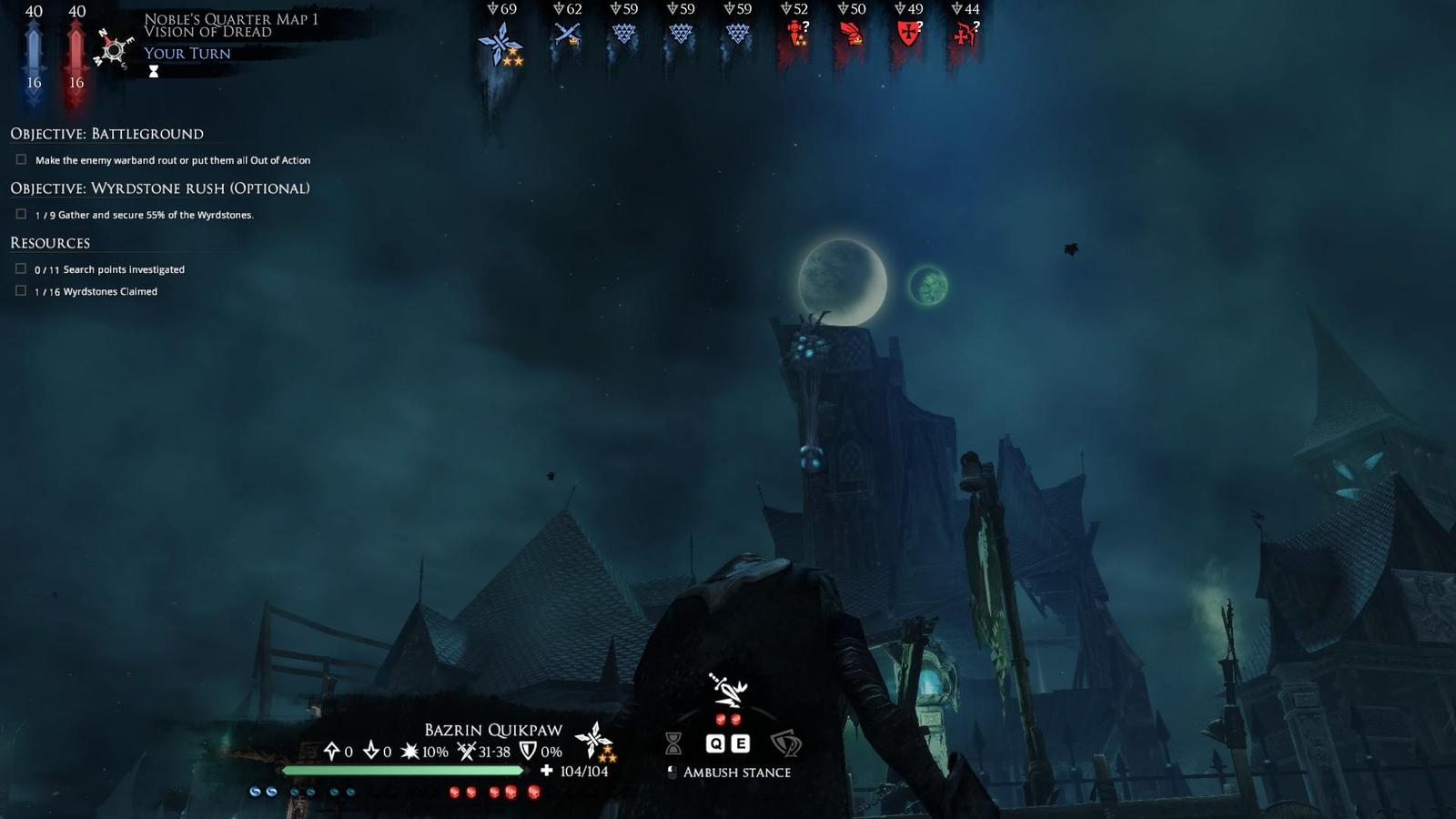Select the initiative 62 crossed-swords unit

[x=568, y=35]
